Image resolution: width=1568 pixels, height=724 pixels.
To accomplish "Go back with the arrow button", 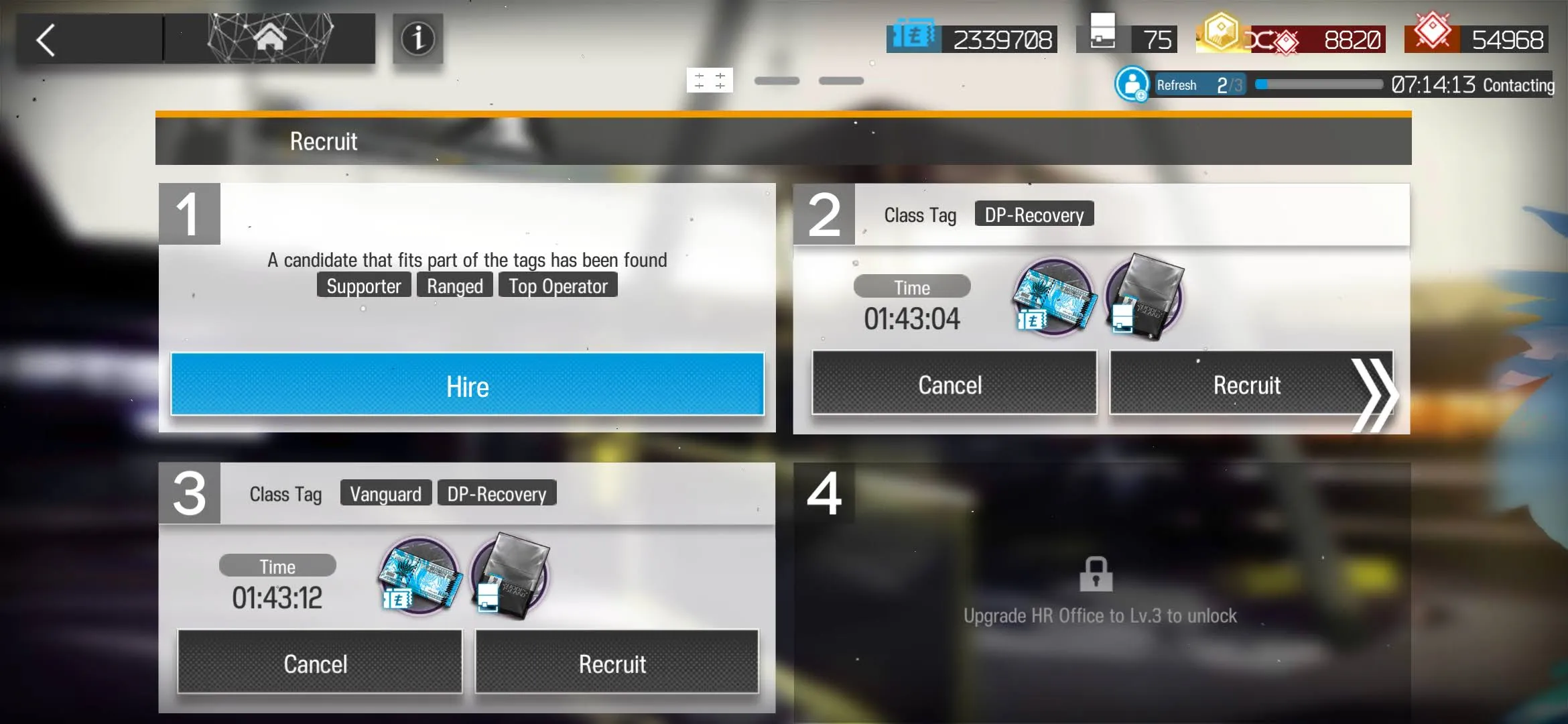I will (47, 40).
